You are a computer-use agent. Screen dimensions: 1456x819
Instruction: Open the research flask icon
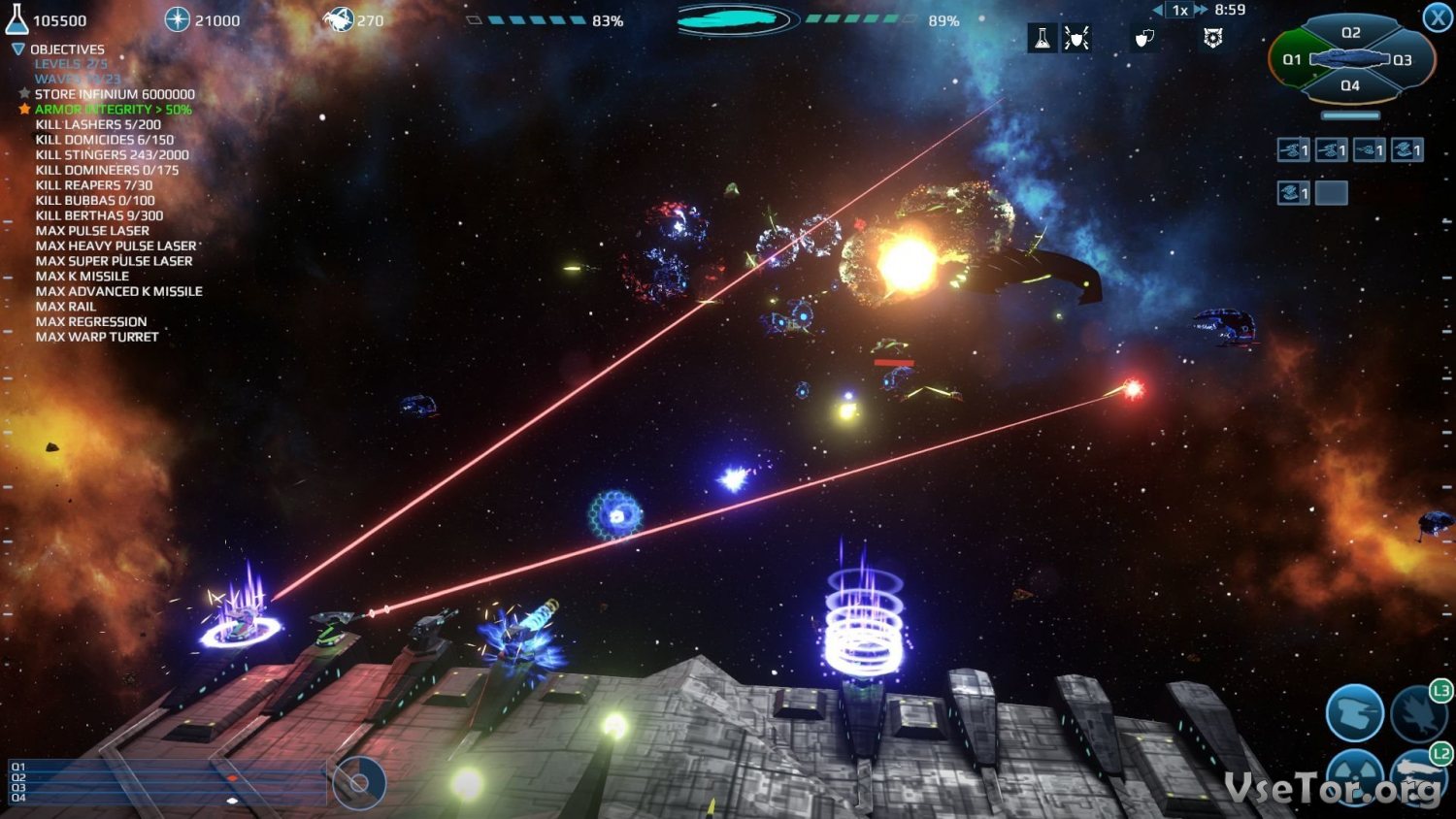tap(1042, 39)
